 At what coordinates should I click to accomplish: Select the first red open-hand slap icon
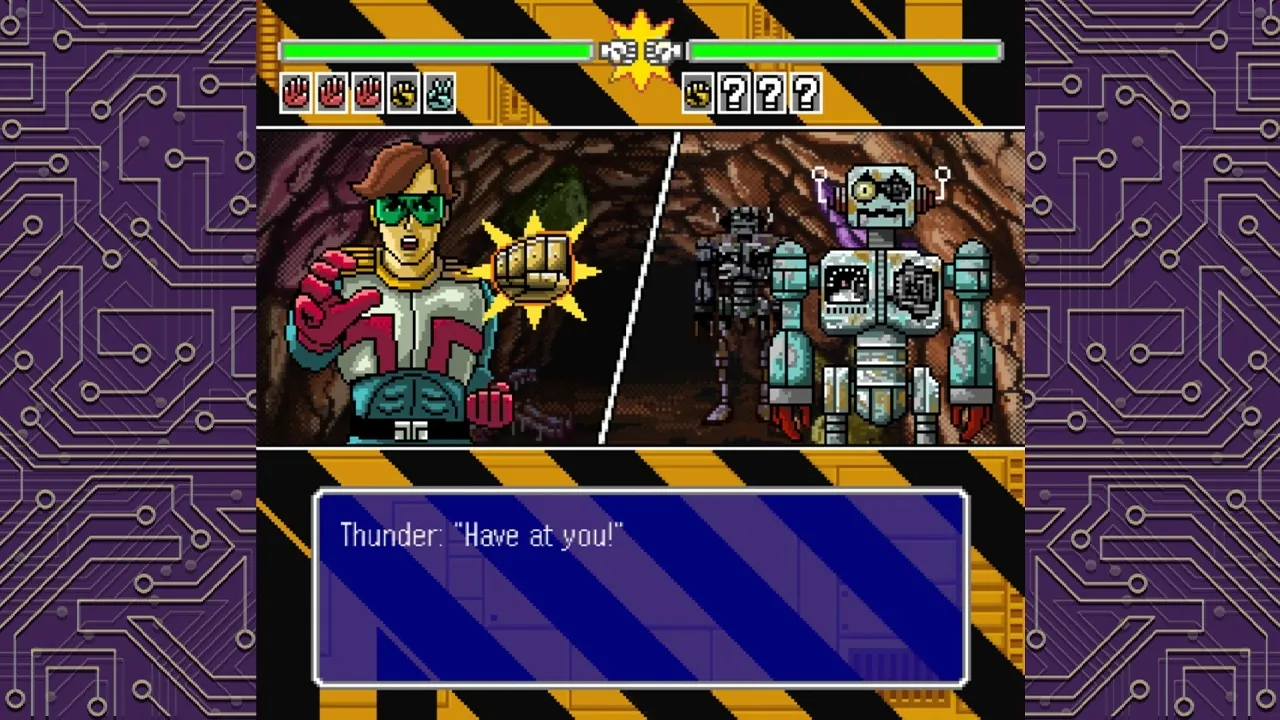click(293, 94)
